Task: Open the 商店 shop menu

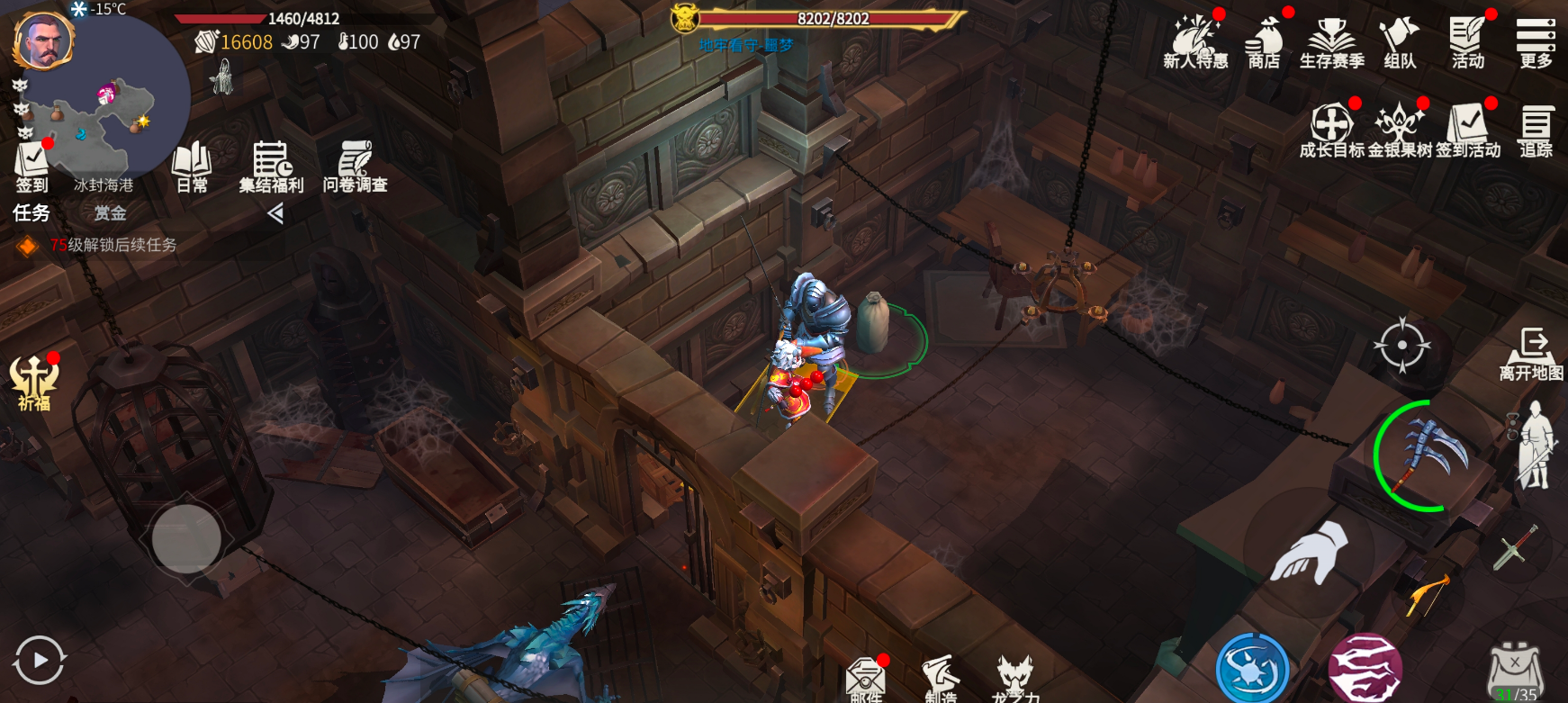Action: (x=1264, y=43)
